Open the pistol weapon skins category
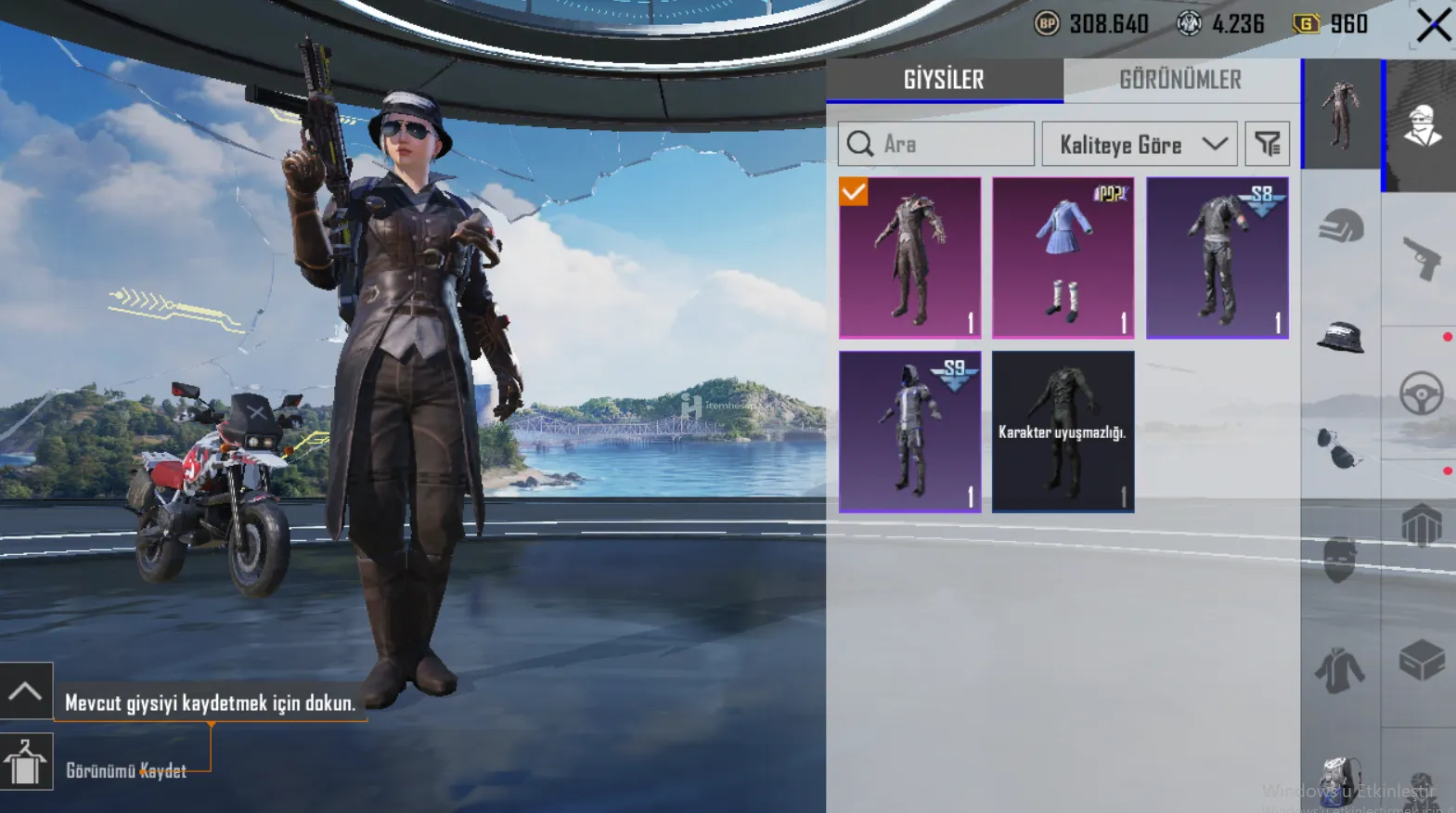1456x813 pixels. pos(1421,258)
